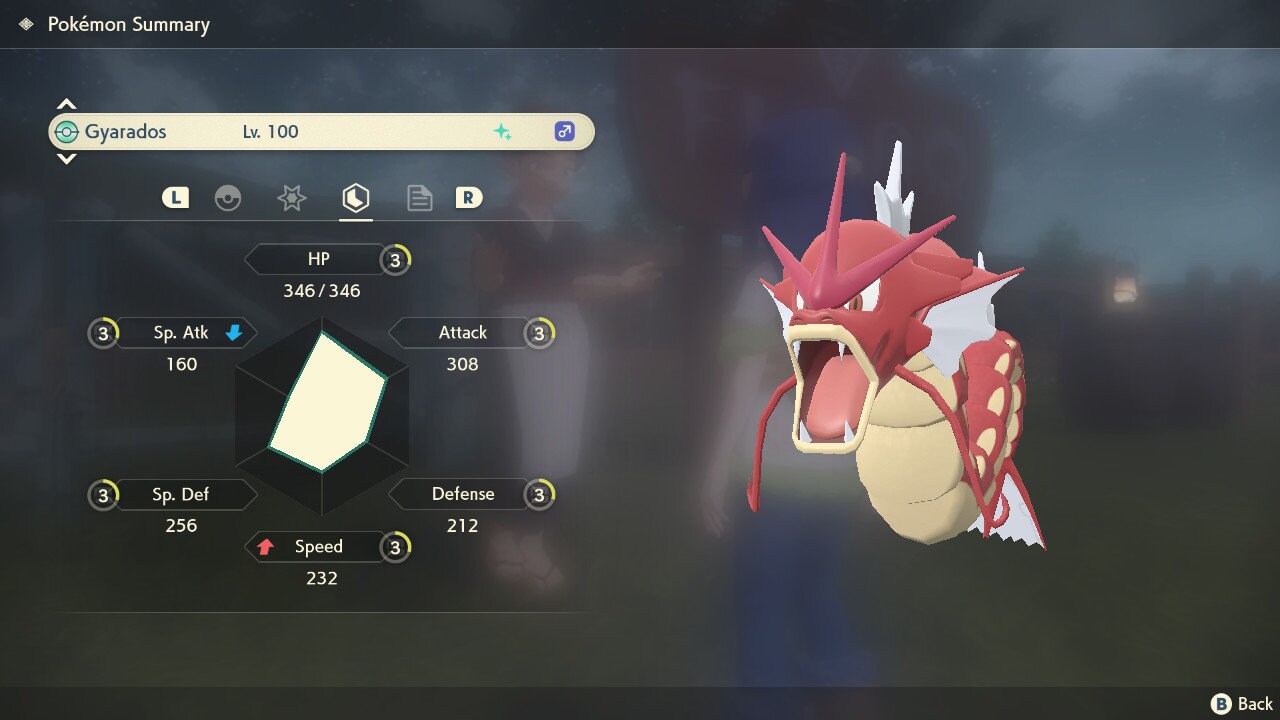This screenshot has height=720, width=1280.
Task: Open the Poké Ball info tab
Action: [228, 198]
